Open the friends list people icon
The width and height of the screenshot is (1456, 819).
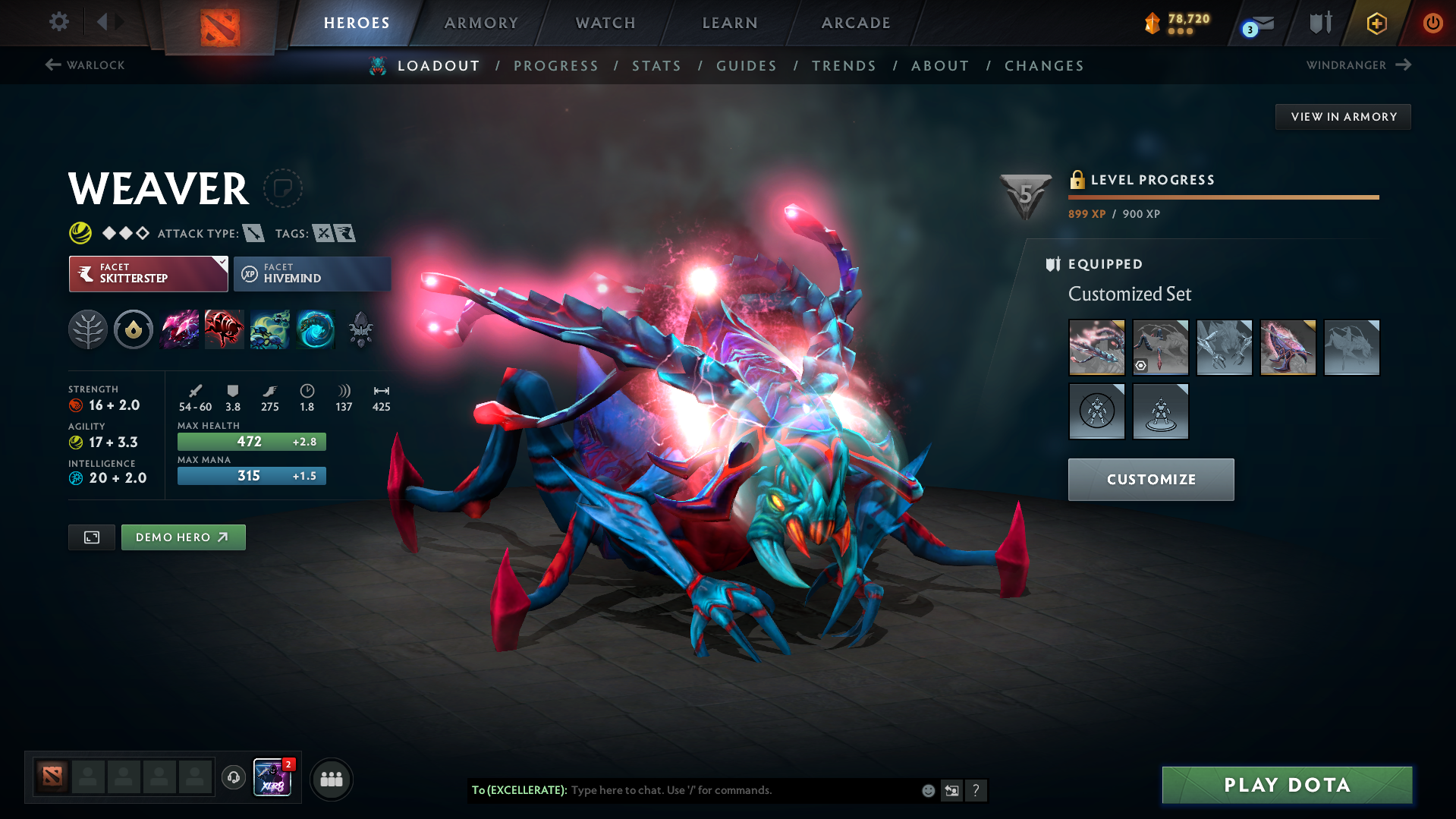click(x=332, y=779)
